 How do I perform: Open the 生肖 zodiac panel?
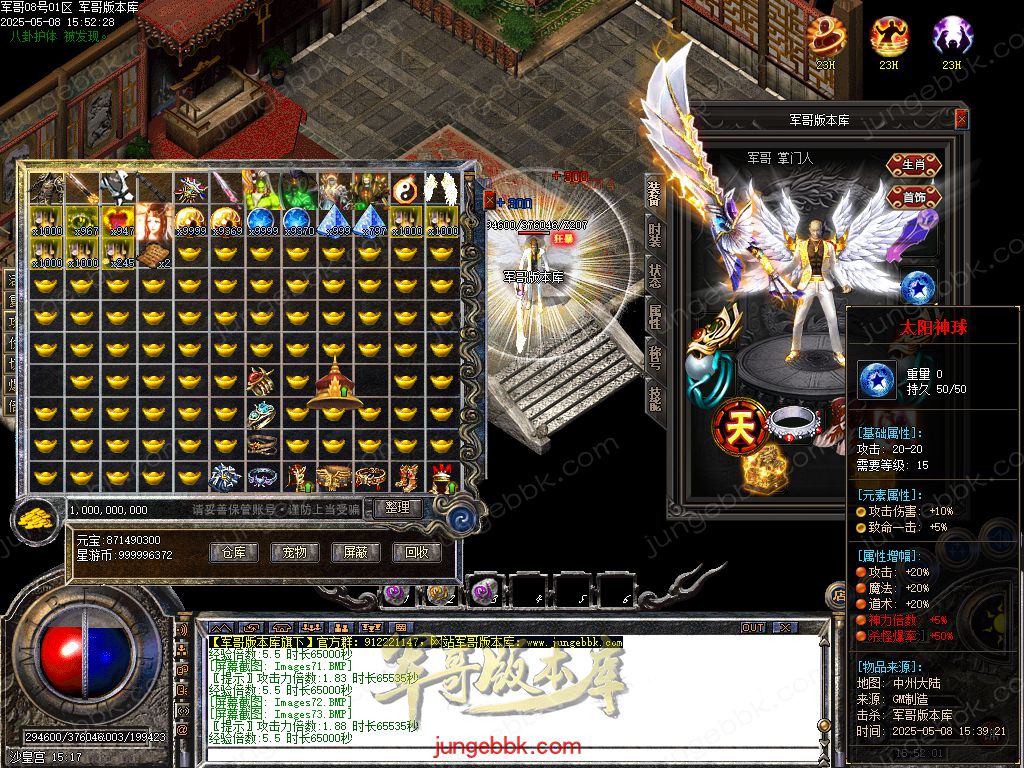[x=913, y=165]
